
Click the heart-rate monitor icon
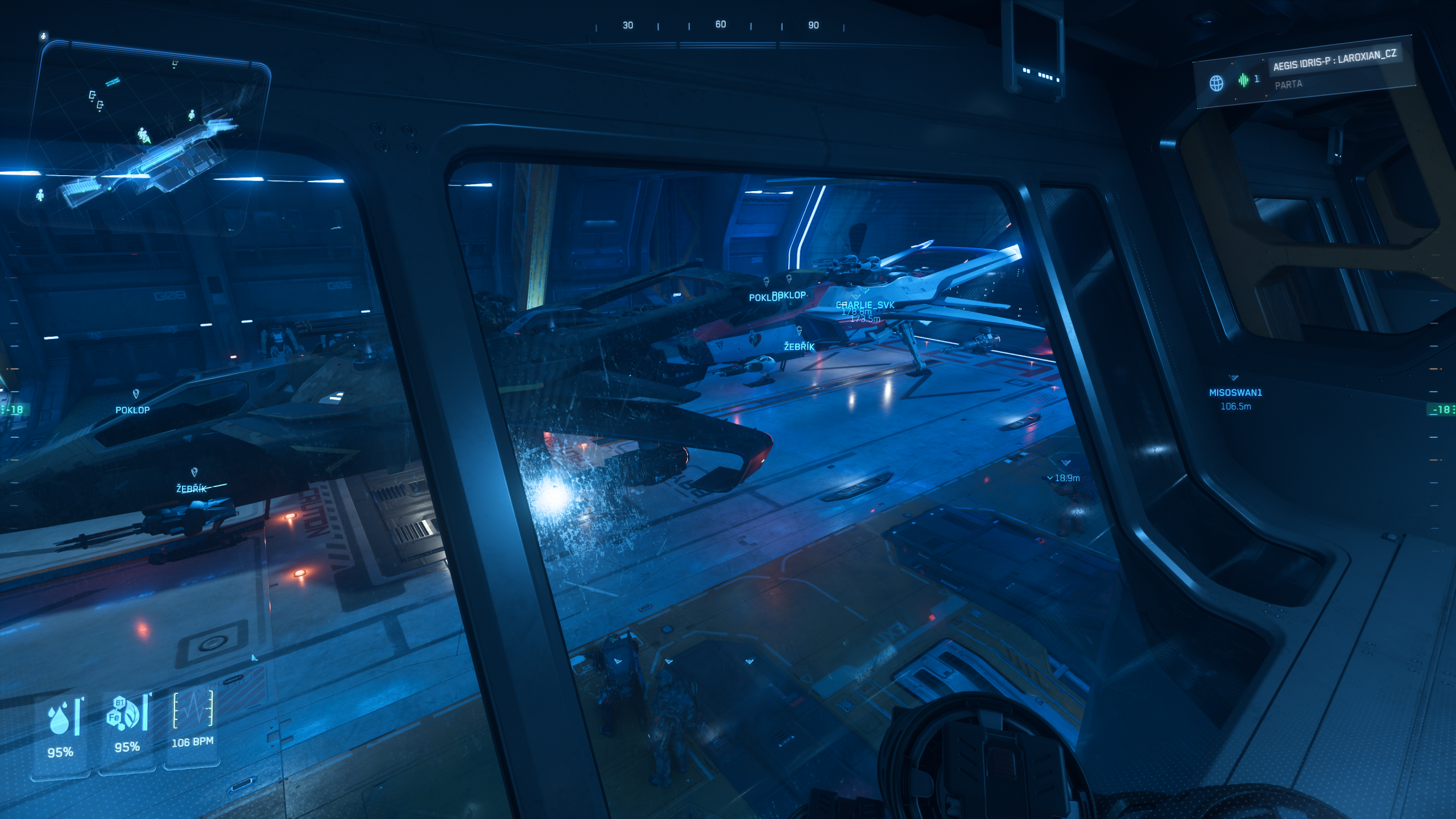[x=193, y=710]
